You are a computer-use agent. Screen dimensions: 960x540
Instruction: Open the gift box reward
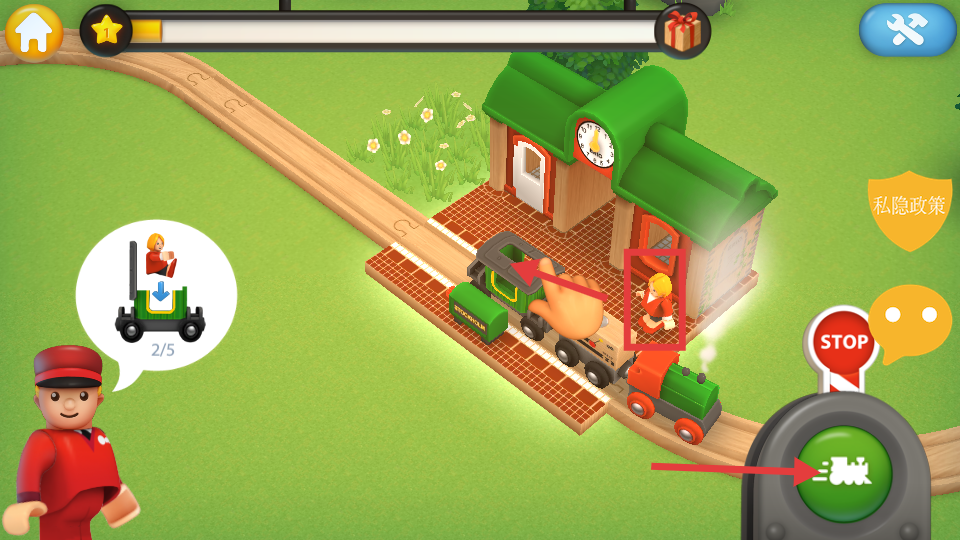[682, 31]
